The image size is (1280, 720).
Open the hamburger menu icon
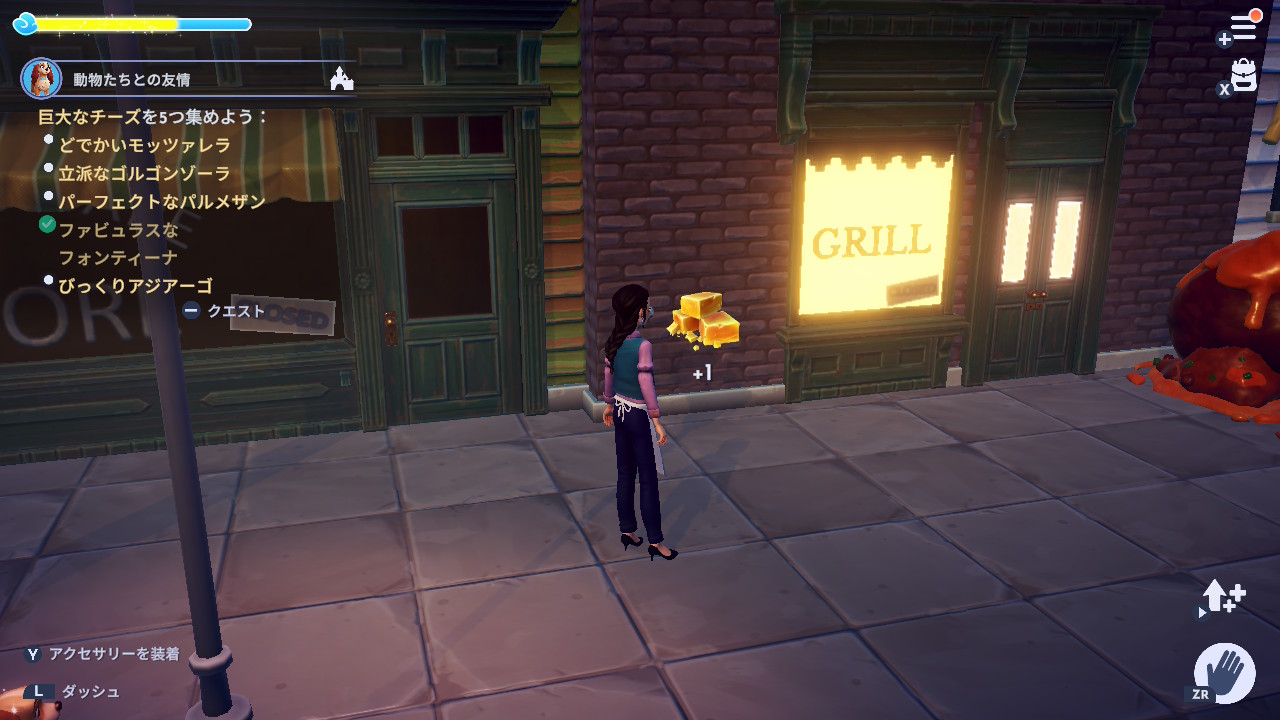coord(1243,28)
